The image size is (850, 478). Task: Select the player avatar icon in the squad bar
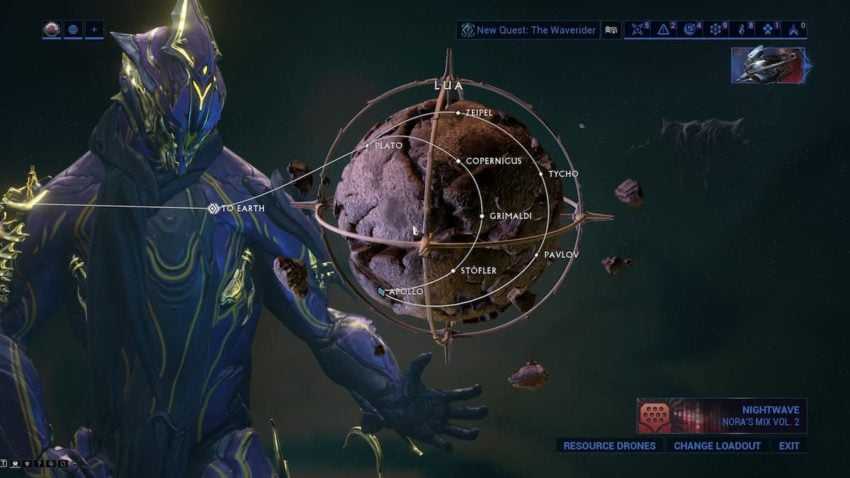click(x=52, y=30)
